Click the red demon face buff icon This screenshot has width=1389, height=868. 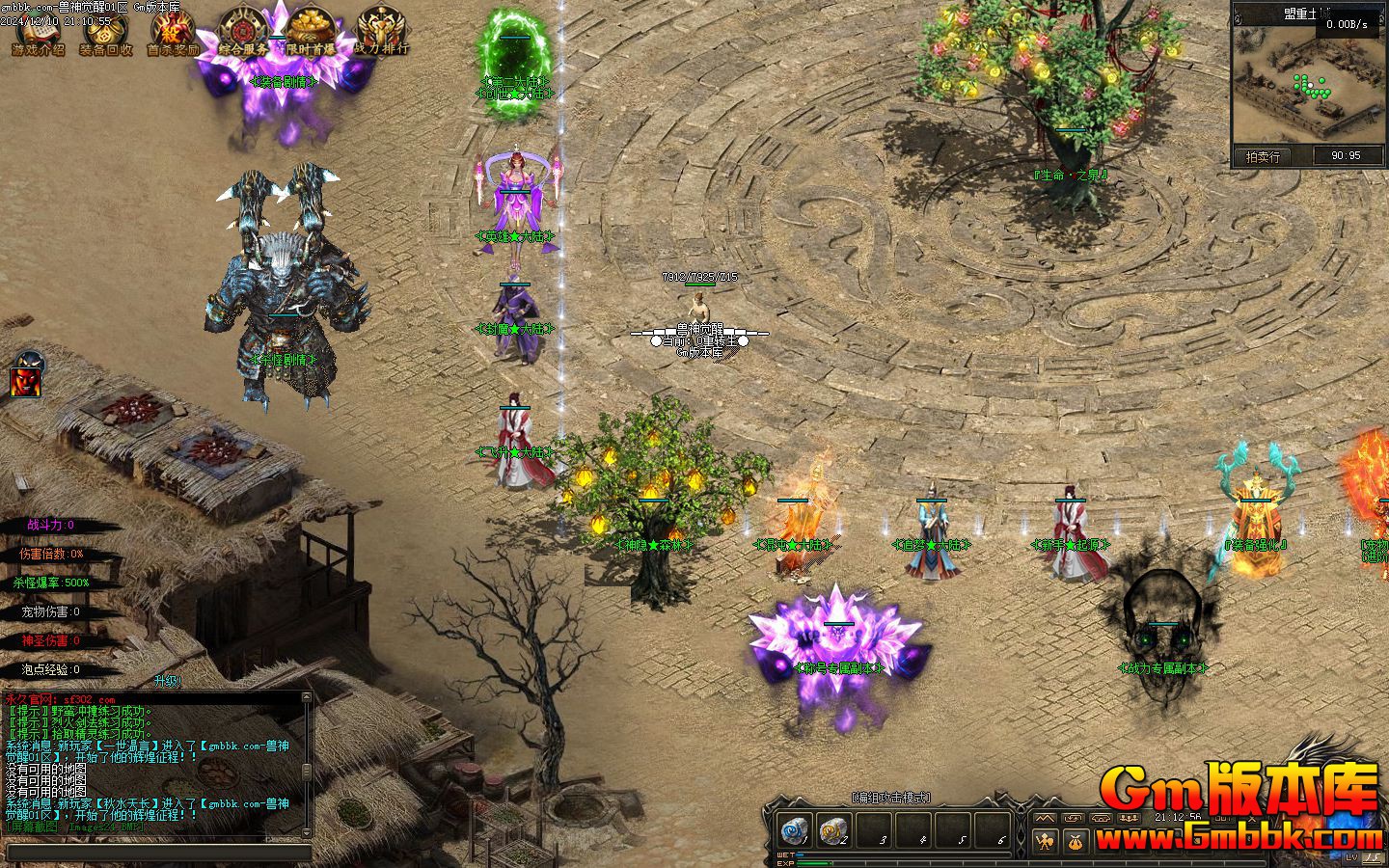click(27, 377)
